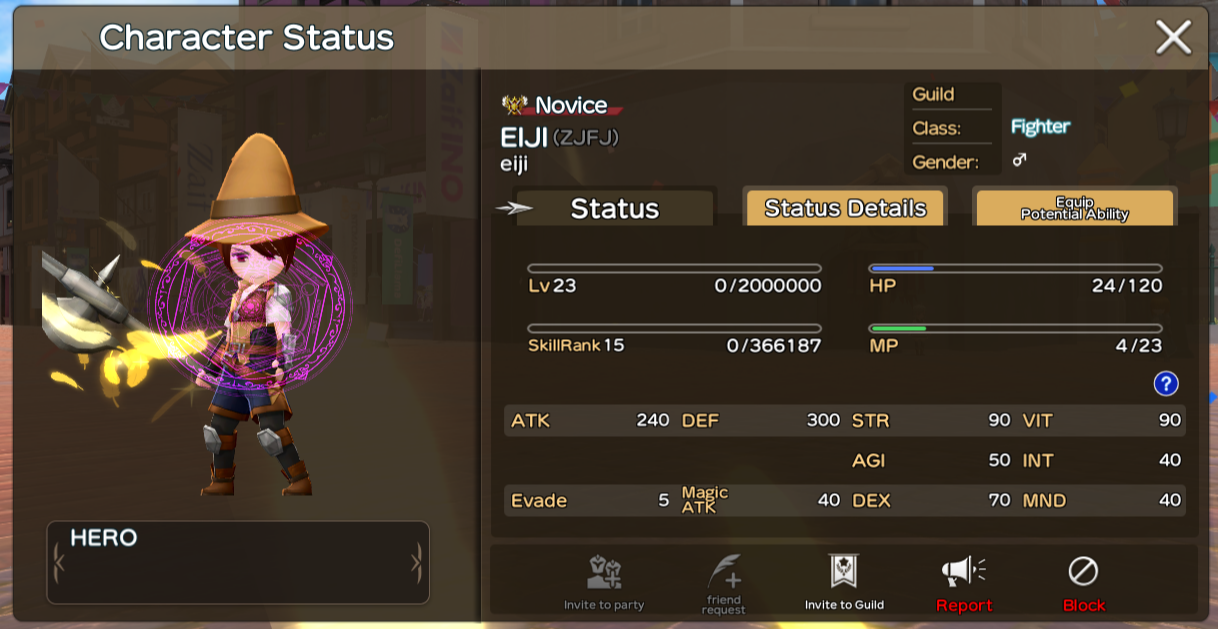Choose Invite to Guild
Viewport: 1218px width, 629px height.
(844, 582)
